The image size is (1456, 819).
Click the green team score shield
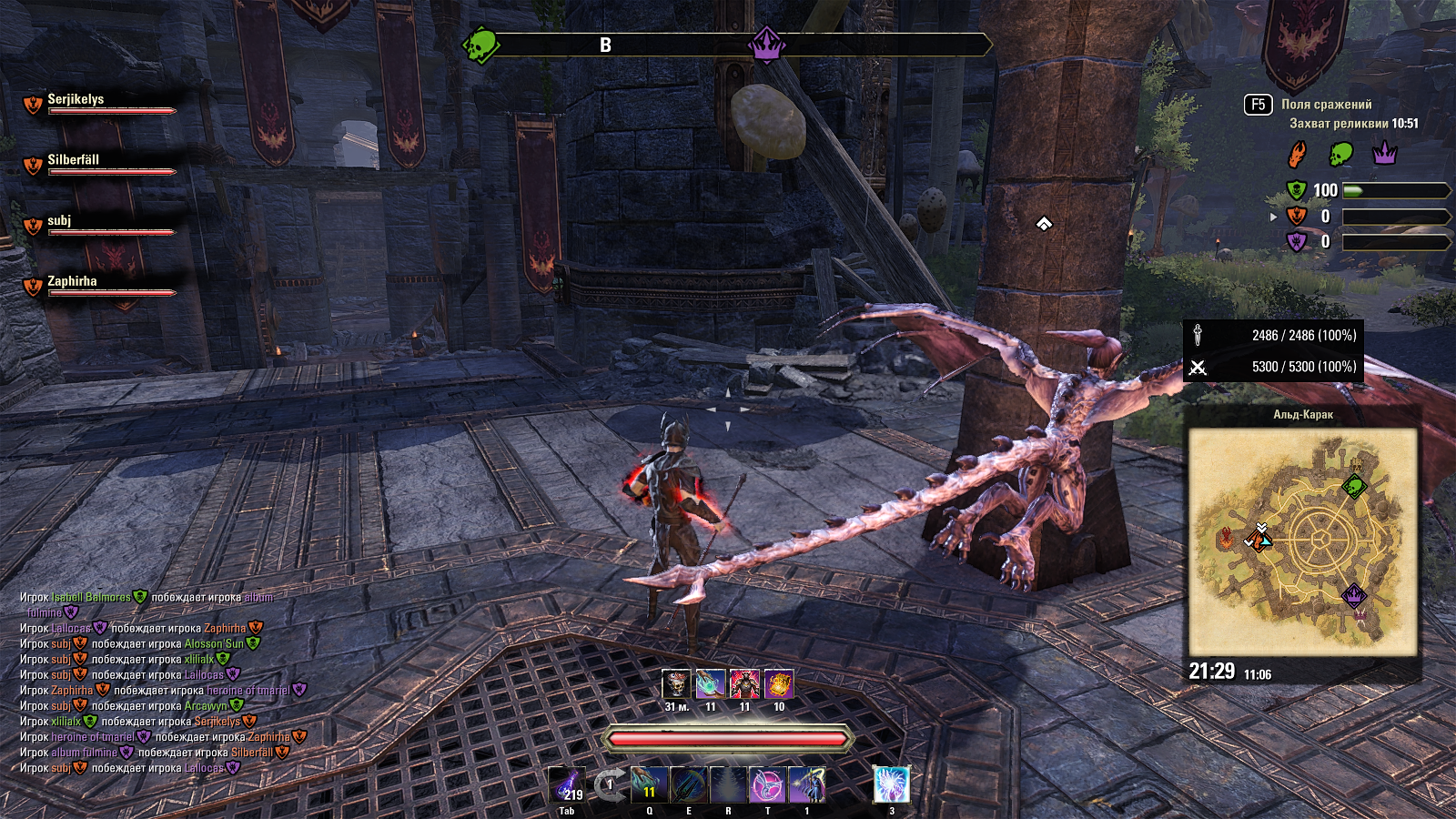(1296, 190)
